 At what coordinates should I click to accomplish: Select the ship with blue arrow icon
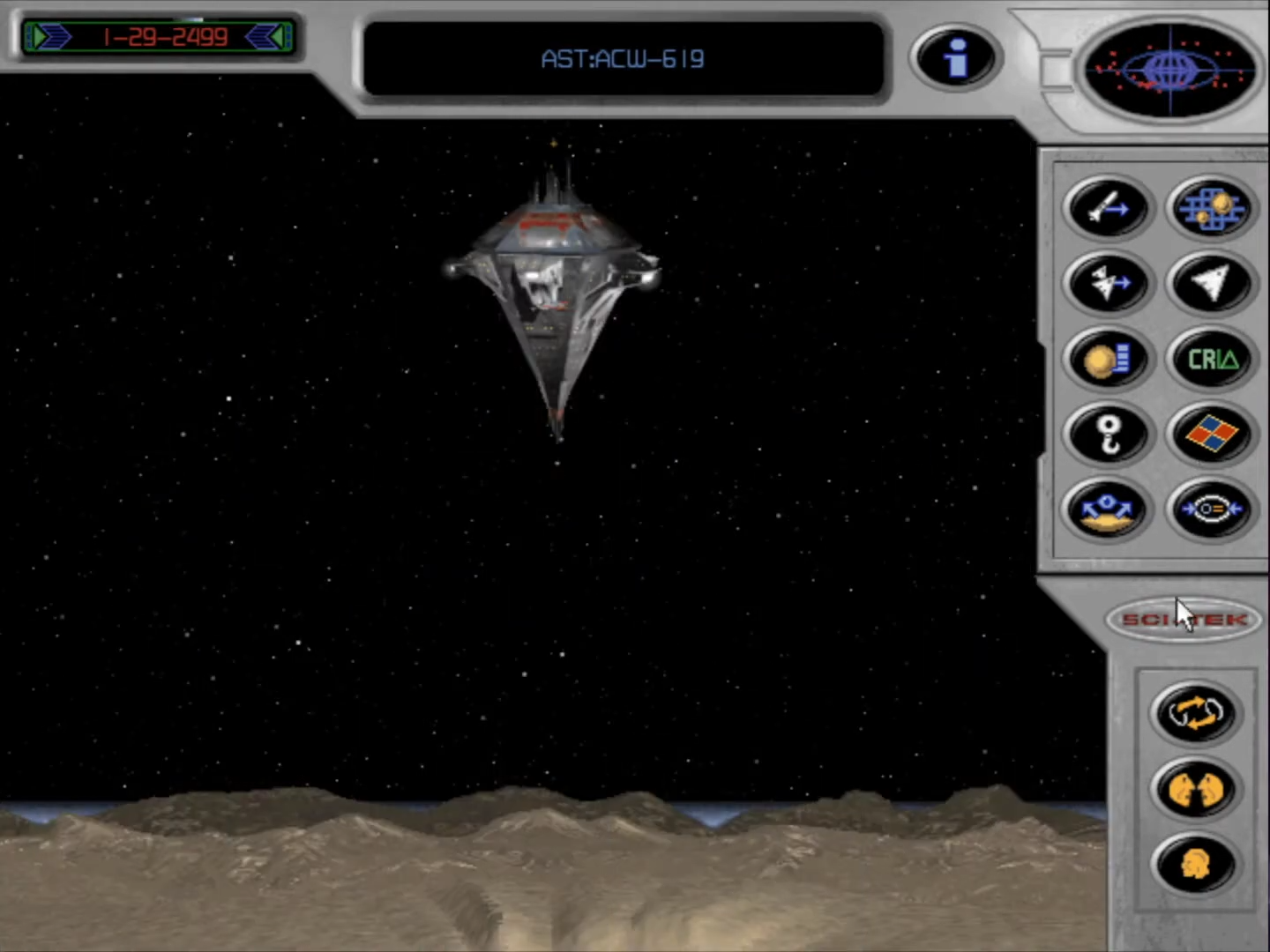point(1109,283)
